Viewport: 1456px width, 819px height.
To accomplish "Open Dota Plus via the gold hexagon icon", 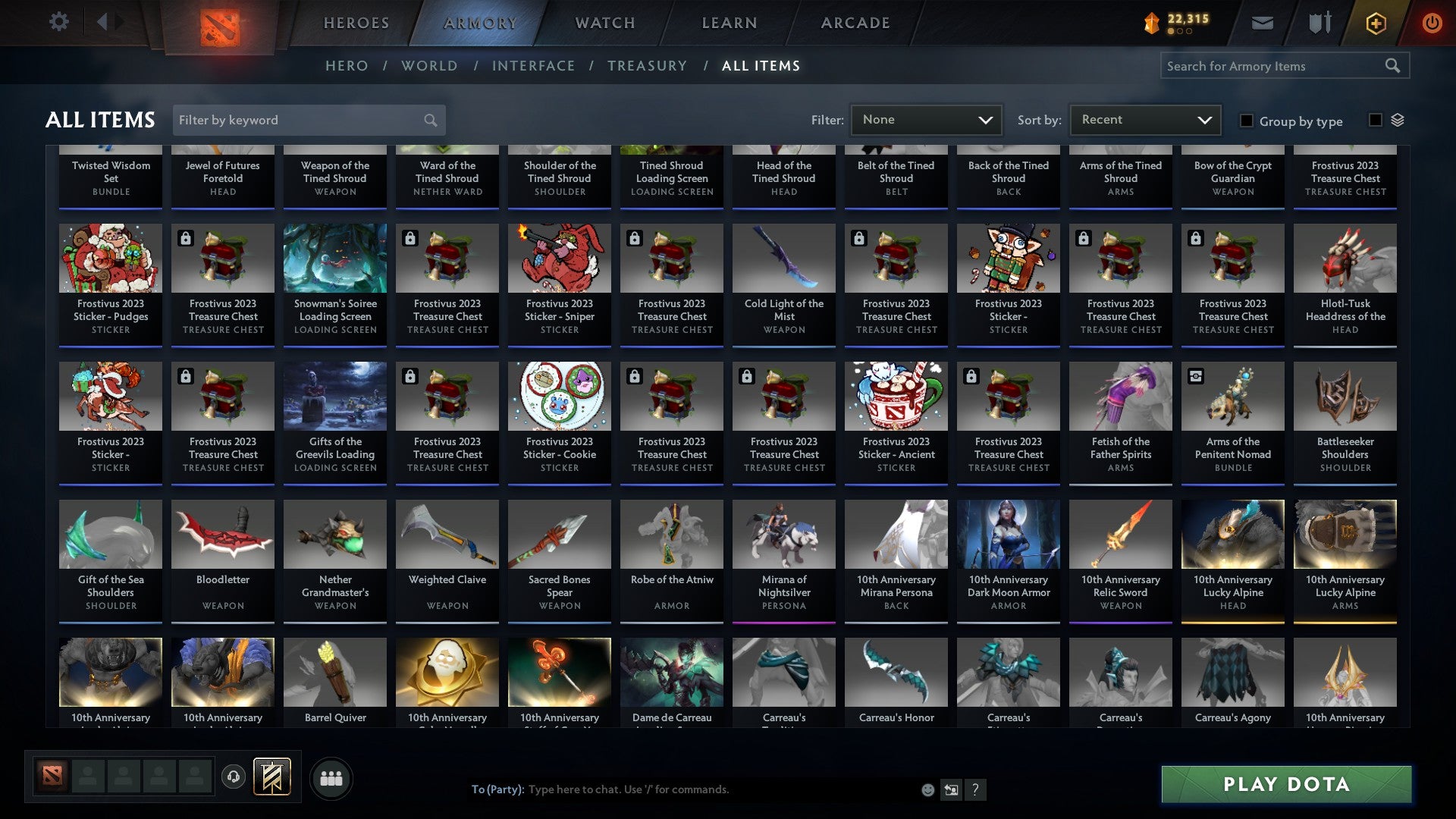I will pos(1376,23).
